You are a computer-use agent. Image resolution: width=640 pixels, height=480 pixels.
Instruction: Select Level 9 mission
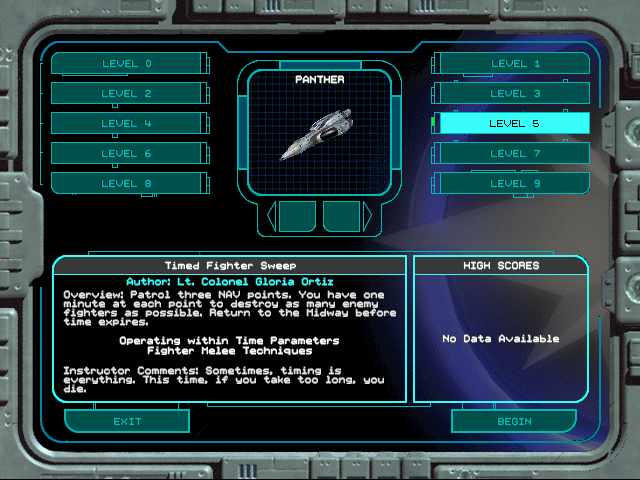(x=515, y=183)
